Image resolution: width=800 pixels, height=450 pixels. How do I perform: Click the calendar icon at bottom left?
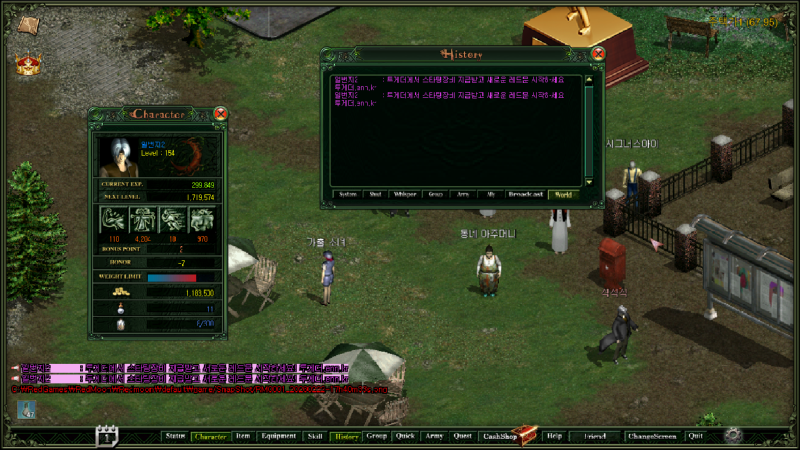click(x=107, y=435)
